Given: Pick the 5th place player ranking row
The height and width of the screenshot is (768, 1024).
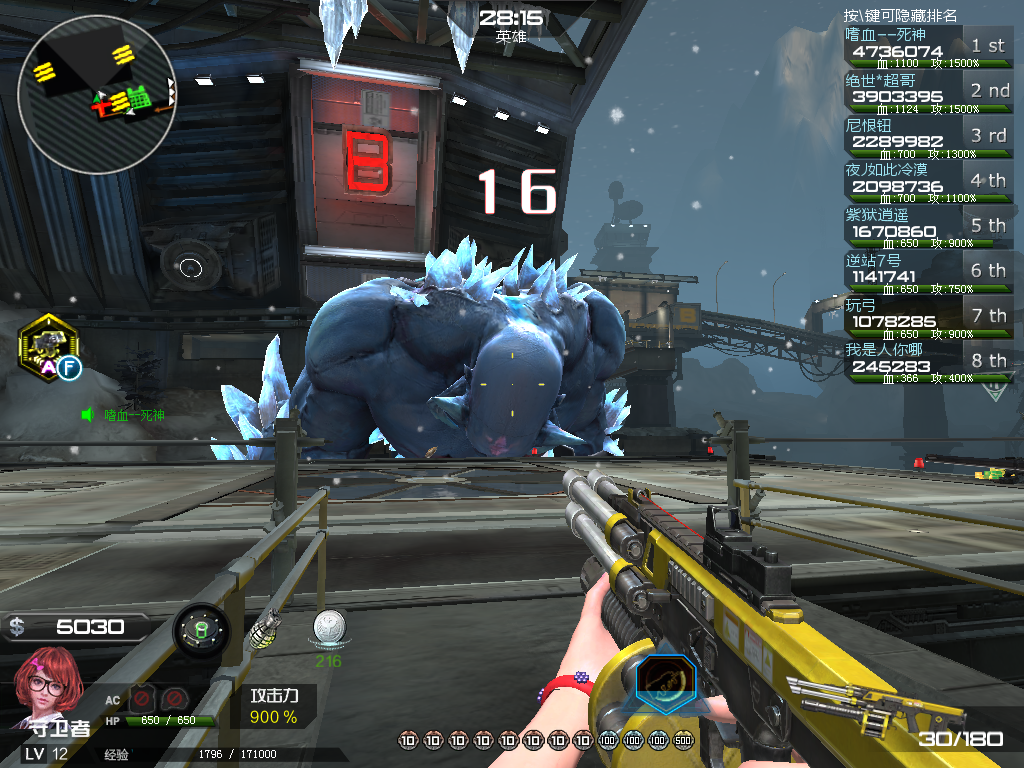Looking at the screenshot, I should point(927,228).
